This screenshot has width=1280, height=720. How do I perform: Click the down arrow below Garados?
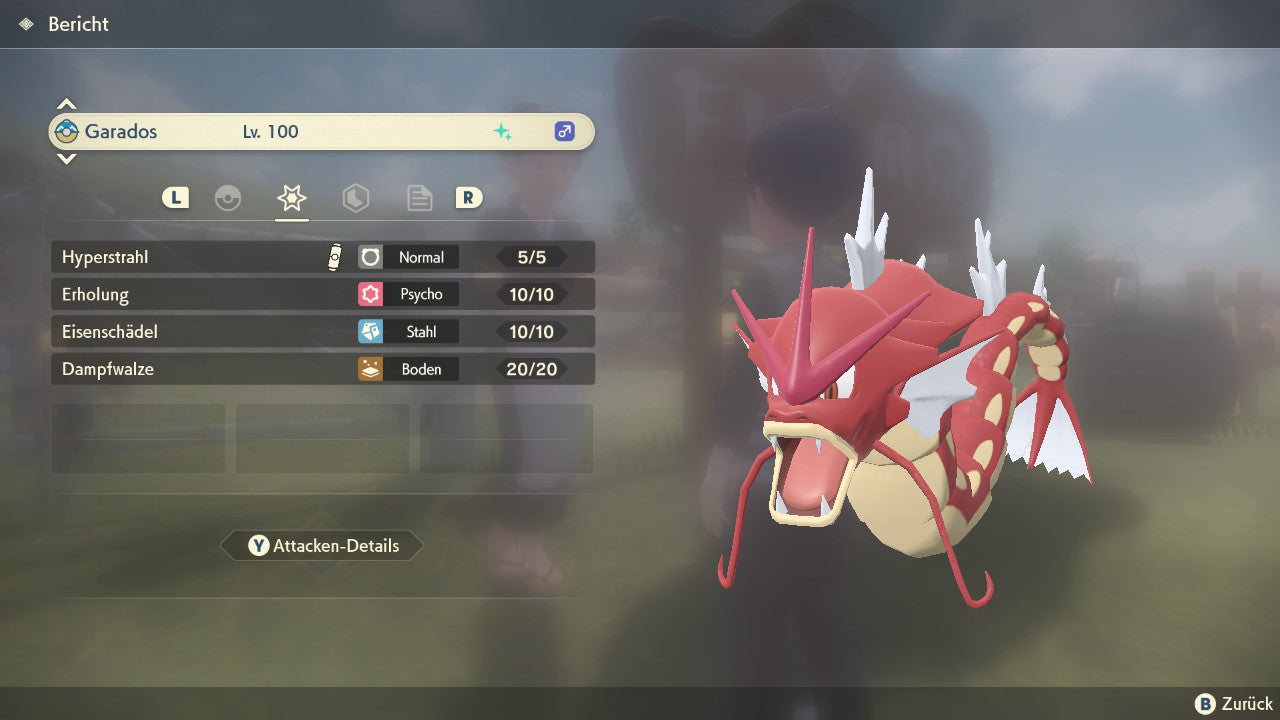pos(66,158)
